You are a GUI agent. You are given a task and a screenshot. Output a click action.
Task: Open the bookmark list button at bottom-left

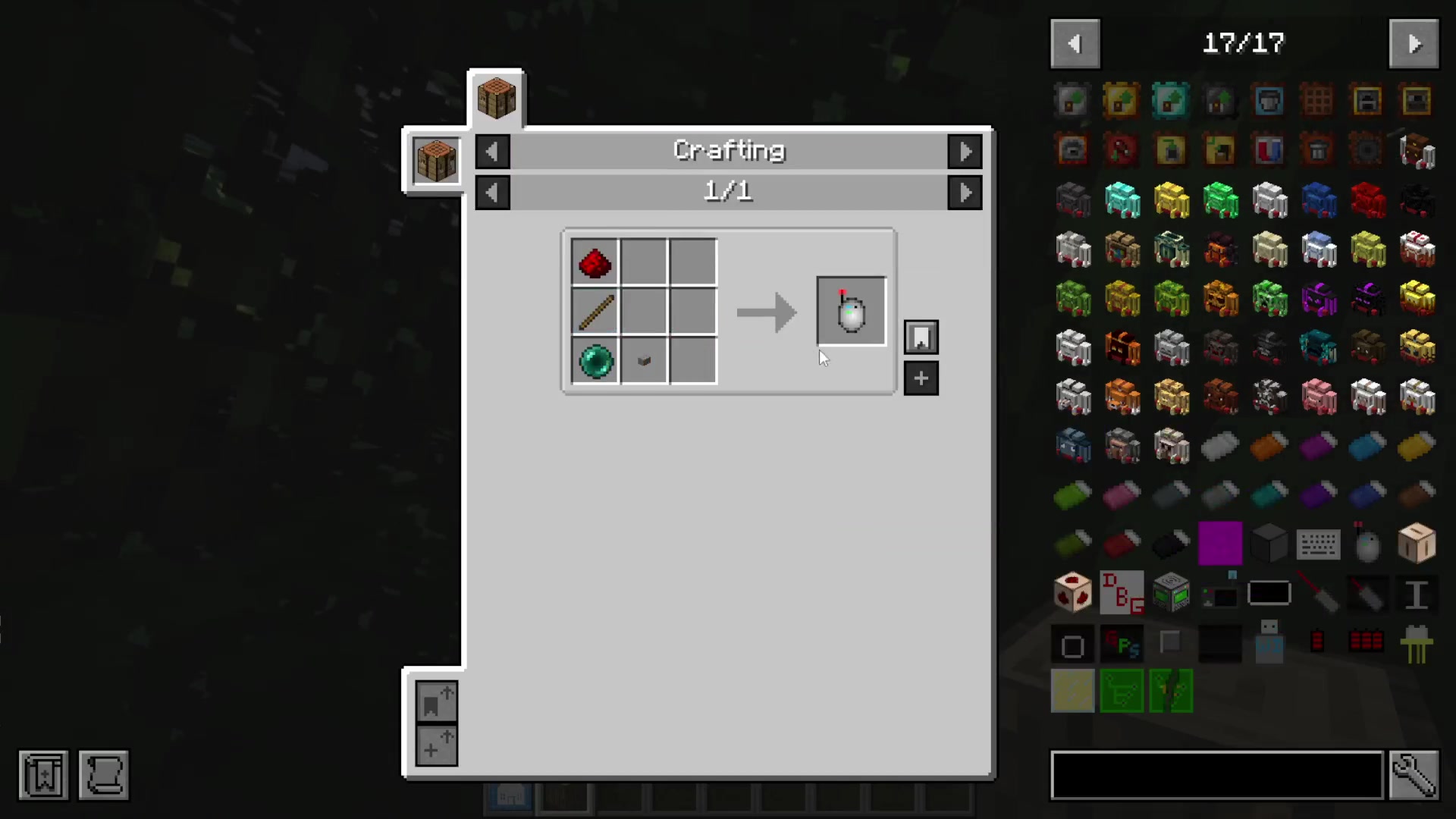click(x=43, y=775)
